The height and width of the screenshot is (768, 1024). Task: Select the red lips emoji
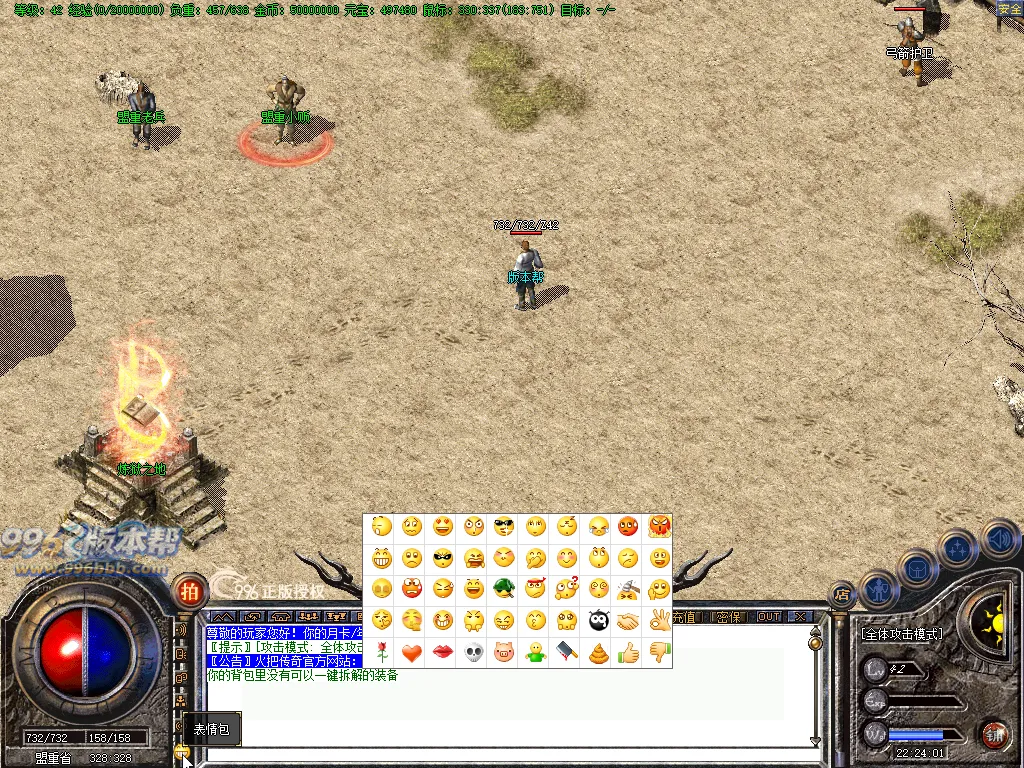[x=442, y=652]
